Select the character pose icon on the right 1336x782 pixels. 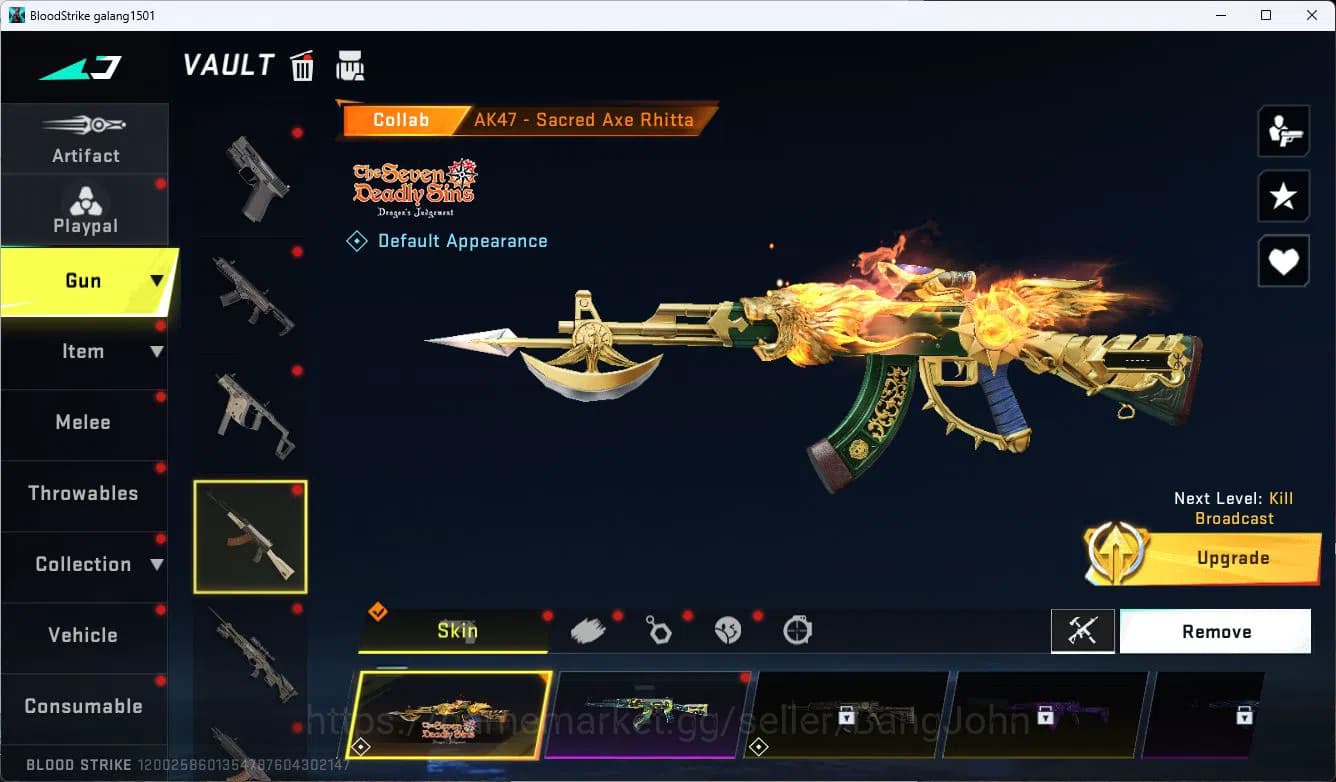1283,131
